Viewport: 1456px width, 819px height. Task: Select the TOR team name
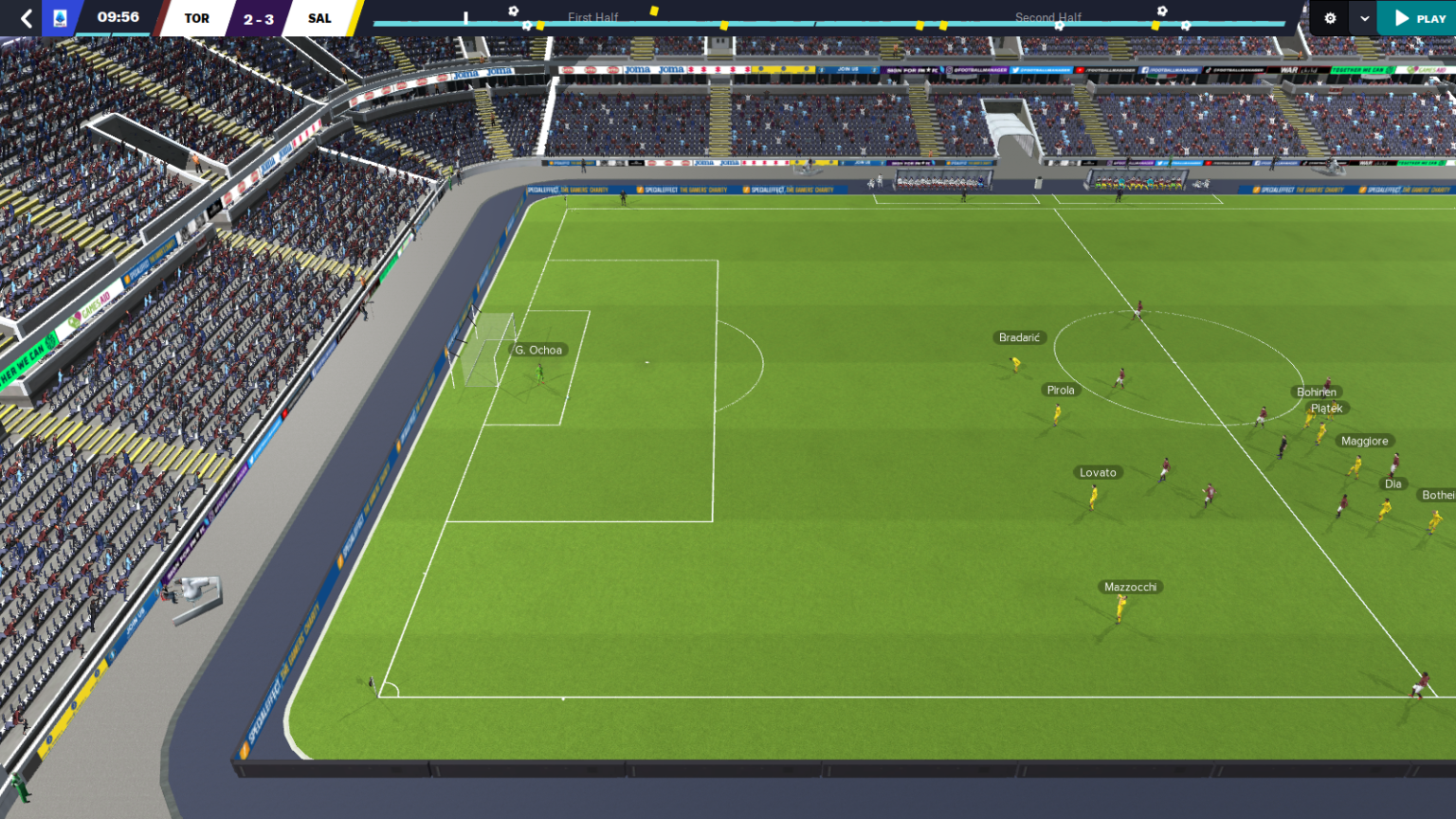point(197,16)
